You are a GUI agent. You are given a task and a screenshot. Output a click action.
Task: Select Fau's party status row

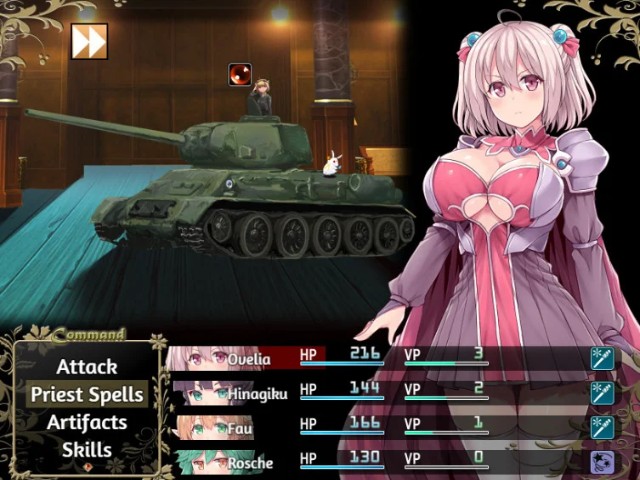click(390, 427)
